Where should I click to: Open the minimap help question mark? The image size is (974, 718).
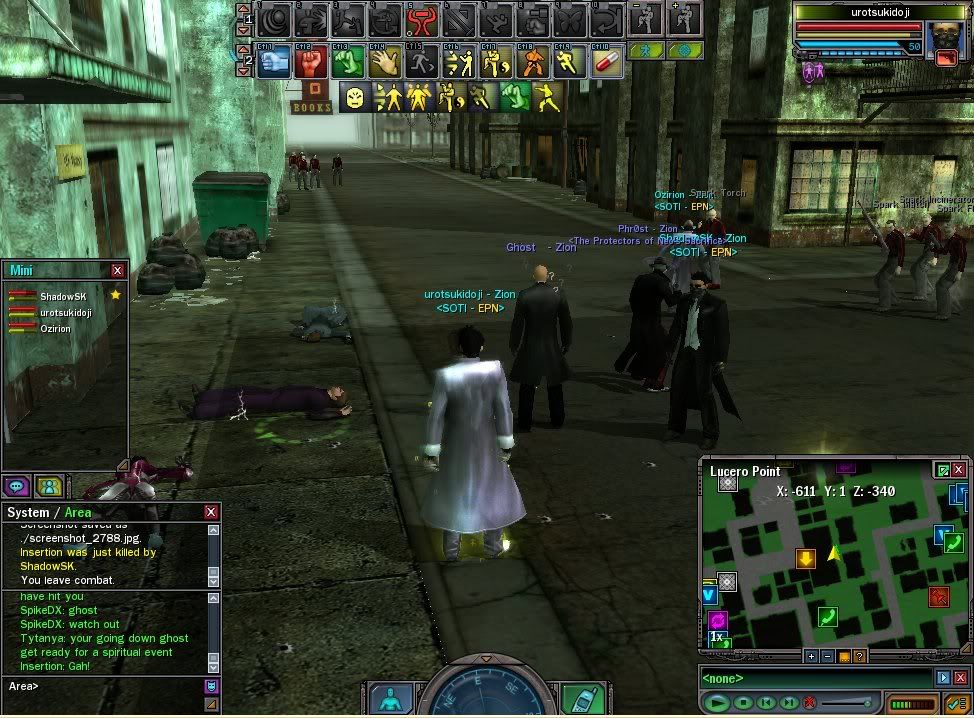859,656
